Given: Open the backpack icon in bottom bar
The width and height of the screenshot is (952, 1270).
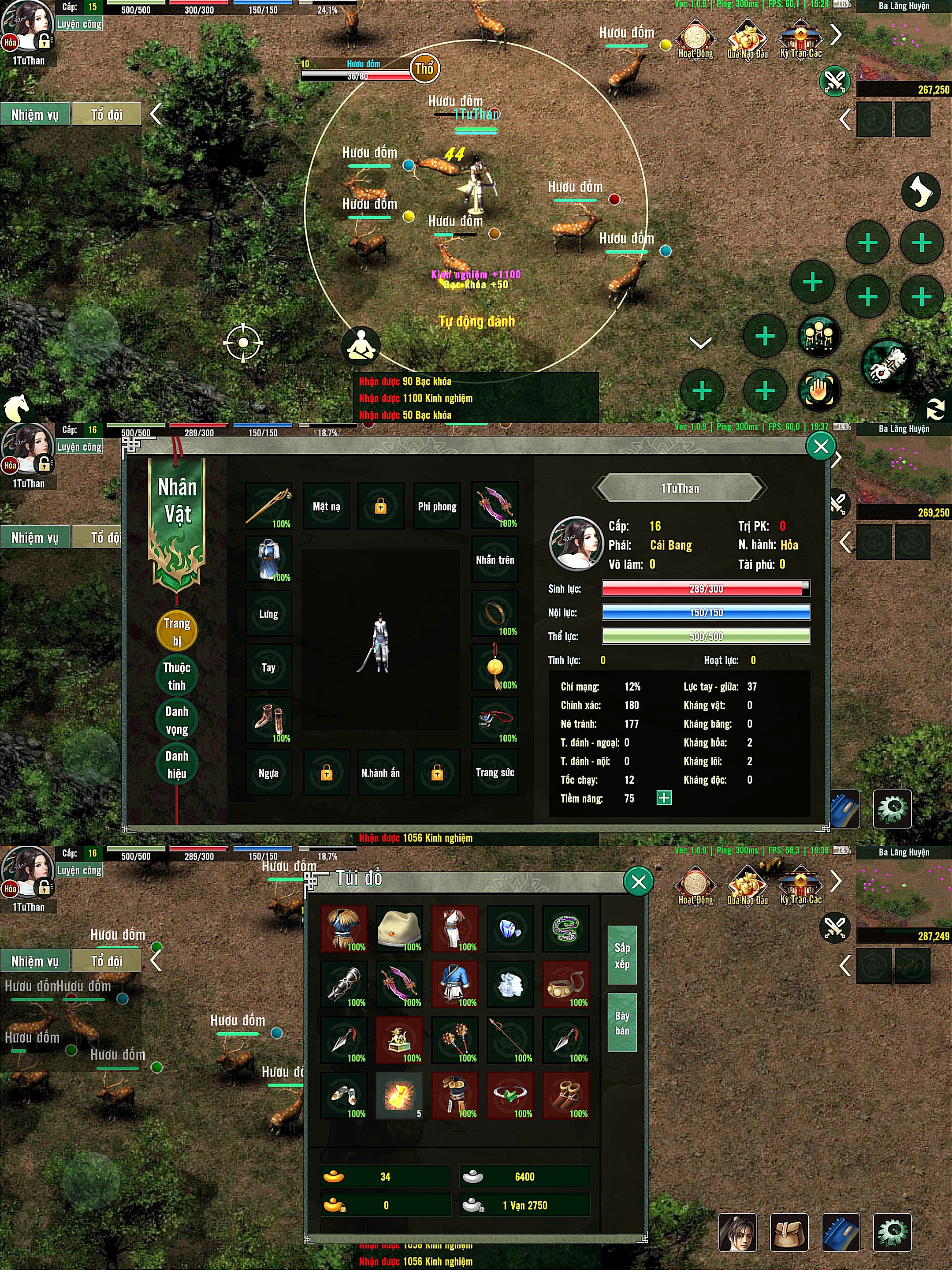Looking at the screenshot, I should (789, 1233).
